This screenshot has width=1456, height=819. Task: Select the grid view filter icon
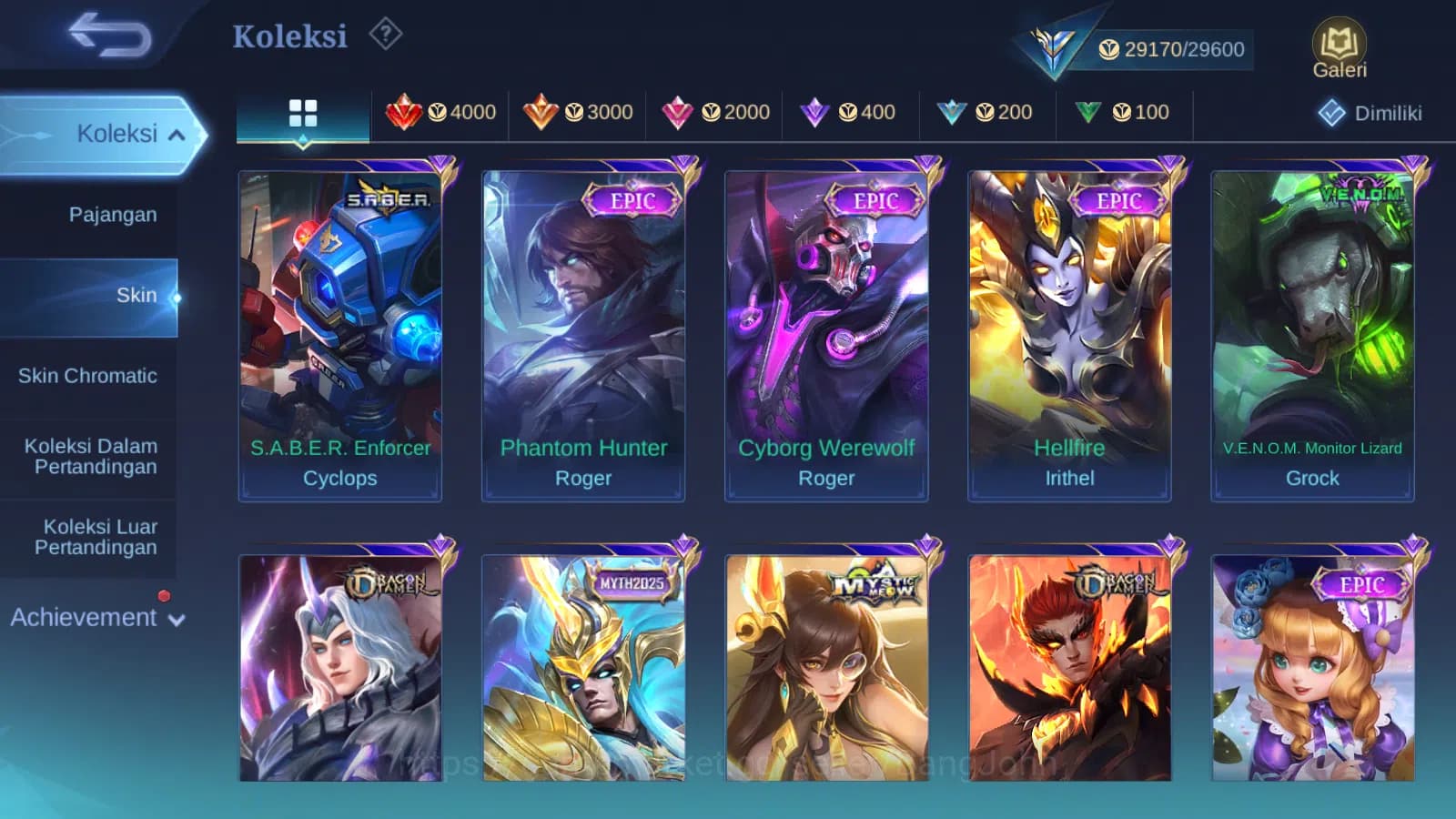(x=301, y=111)
